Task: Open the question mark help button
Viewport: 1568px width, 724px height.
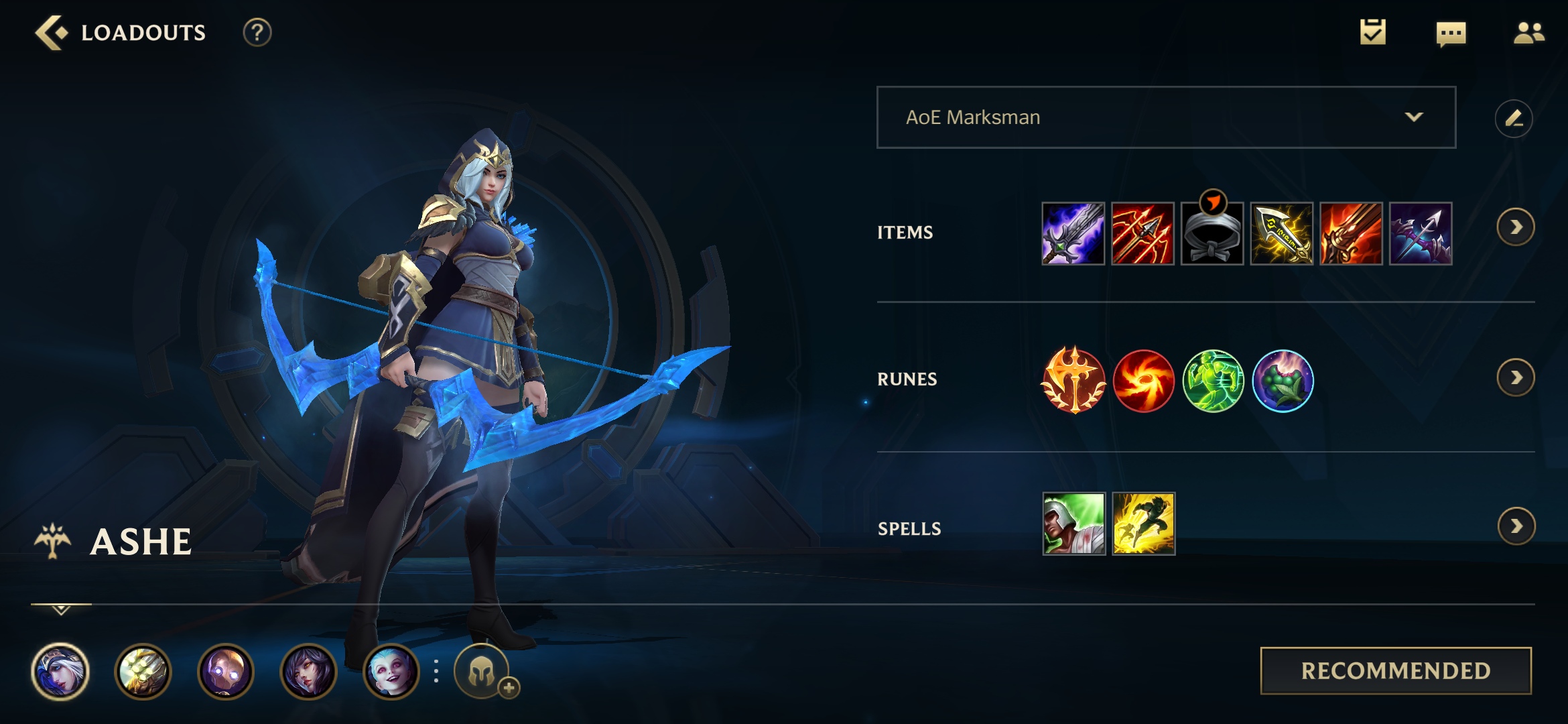Action: coord(257,33)
